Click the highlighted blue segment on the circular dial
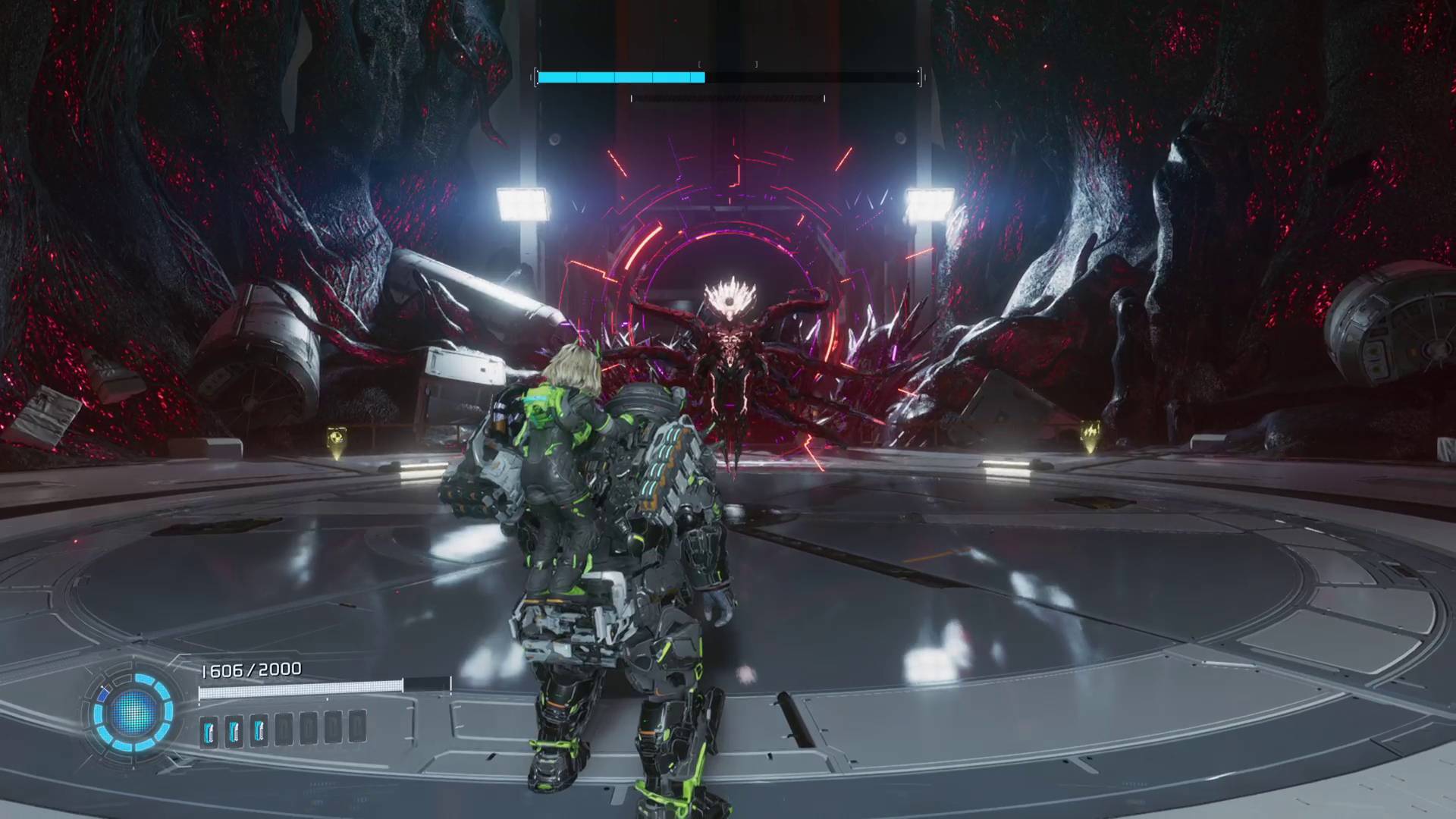Viewport: 1456px width, 819px height. pyautogui.click(x=103, y=692)
